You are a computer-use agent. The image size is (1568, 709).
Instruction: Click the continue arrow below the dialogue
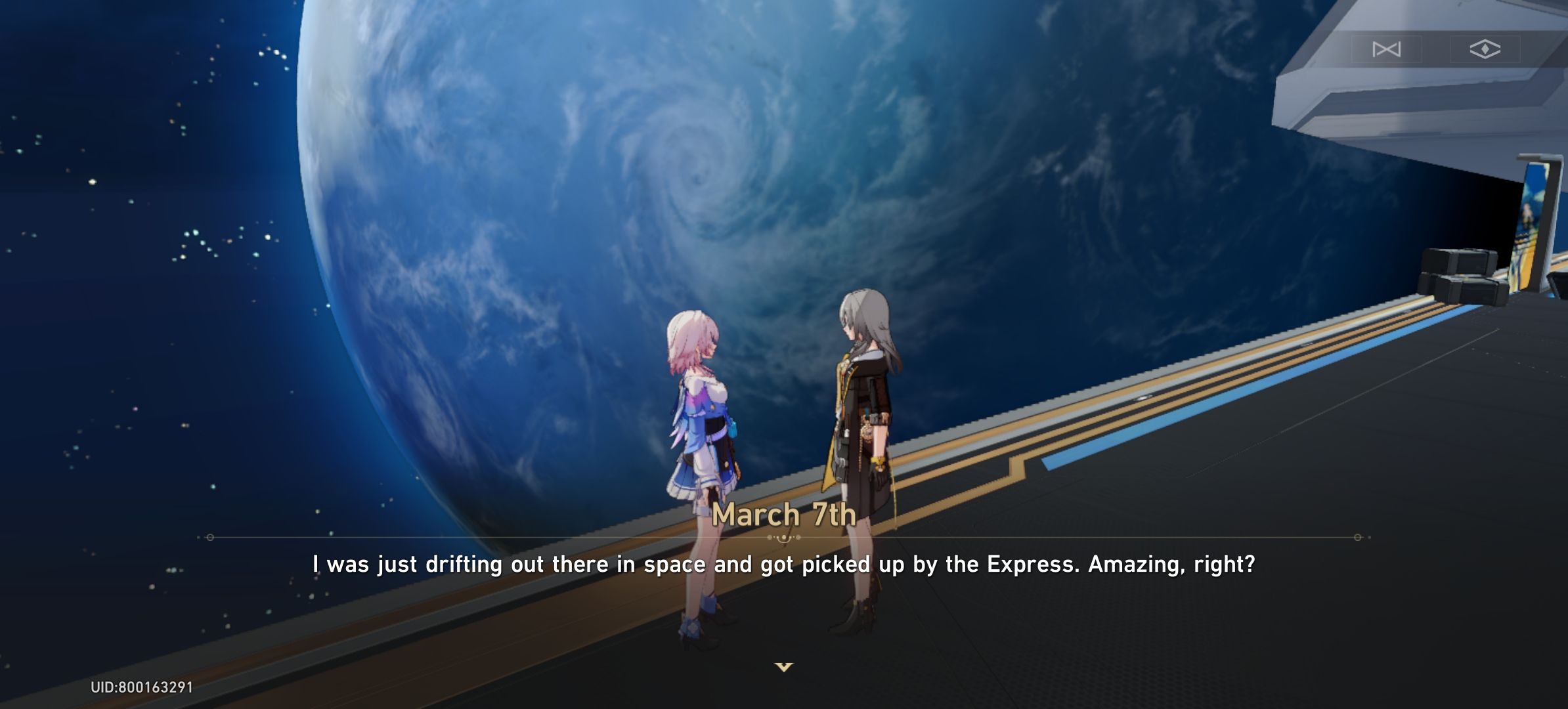(x=784, y=666)
